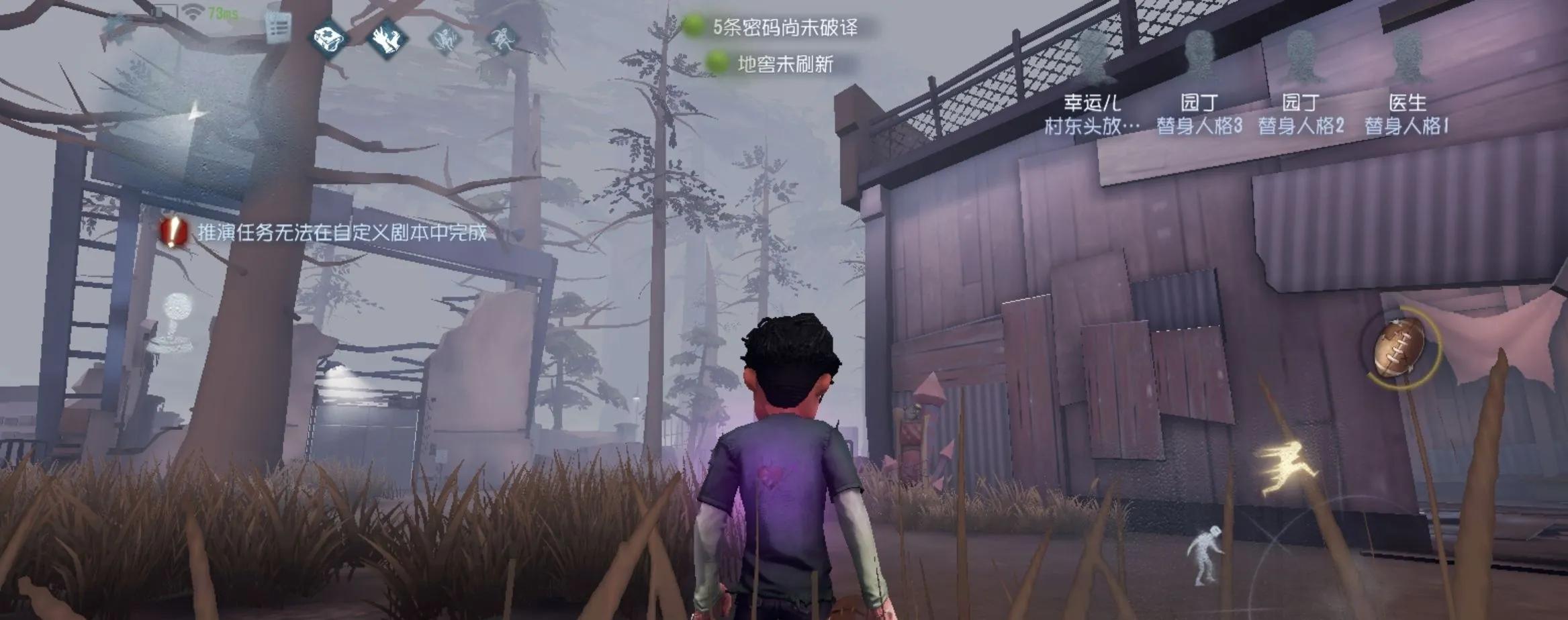Tap the 地窖未刷新 status indicator

(x=772, y=64)
